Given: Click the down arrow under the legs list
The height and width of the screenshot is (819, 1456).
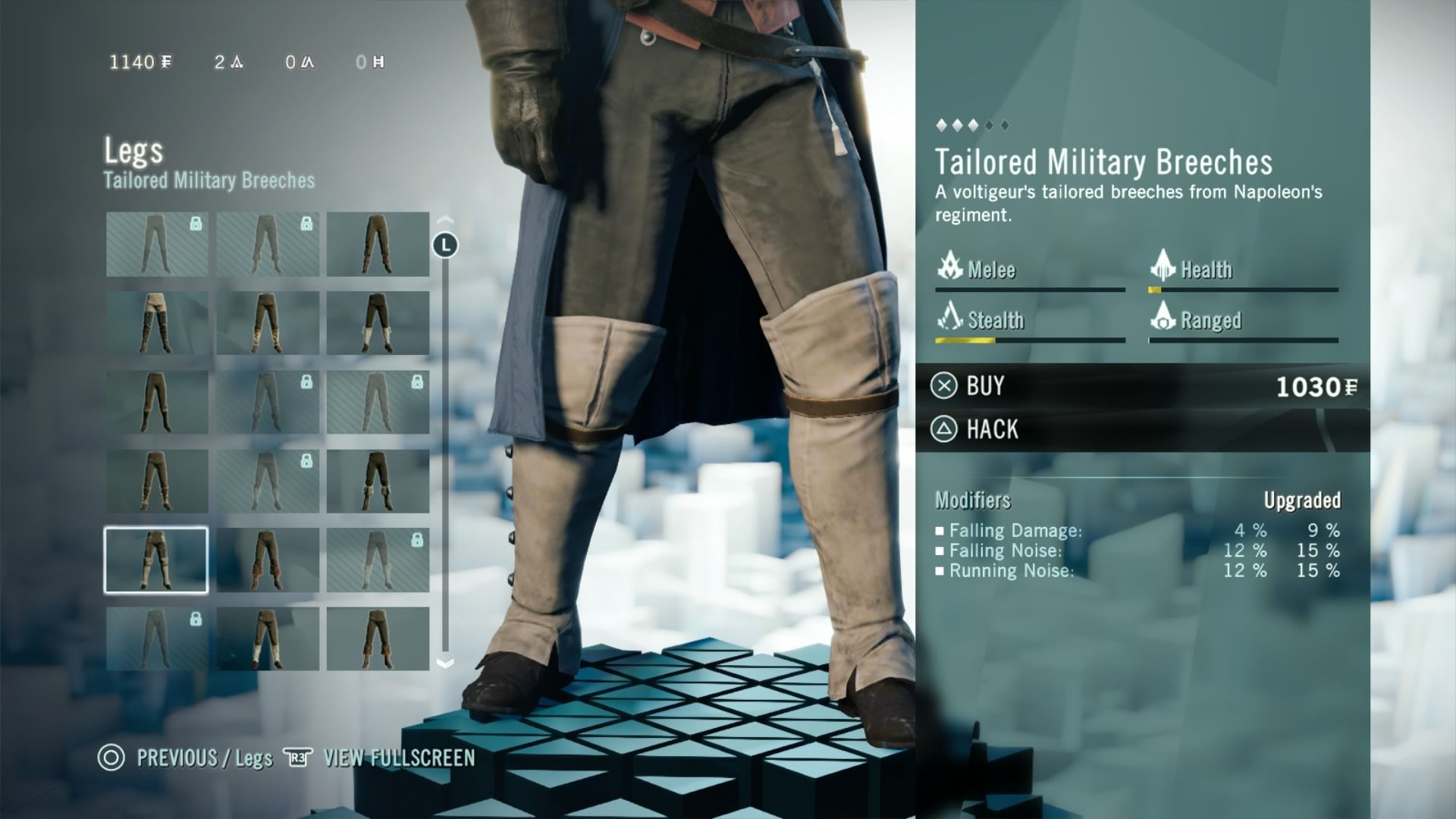Looking at the screenshot, I should click(445, 664).
